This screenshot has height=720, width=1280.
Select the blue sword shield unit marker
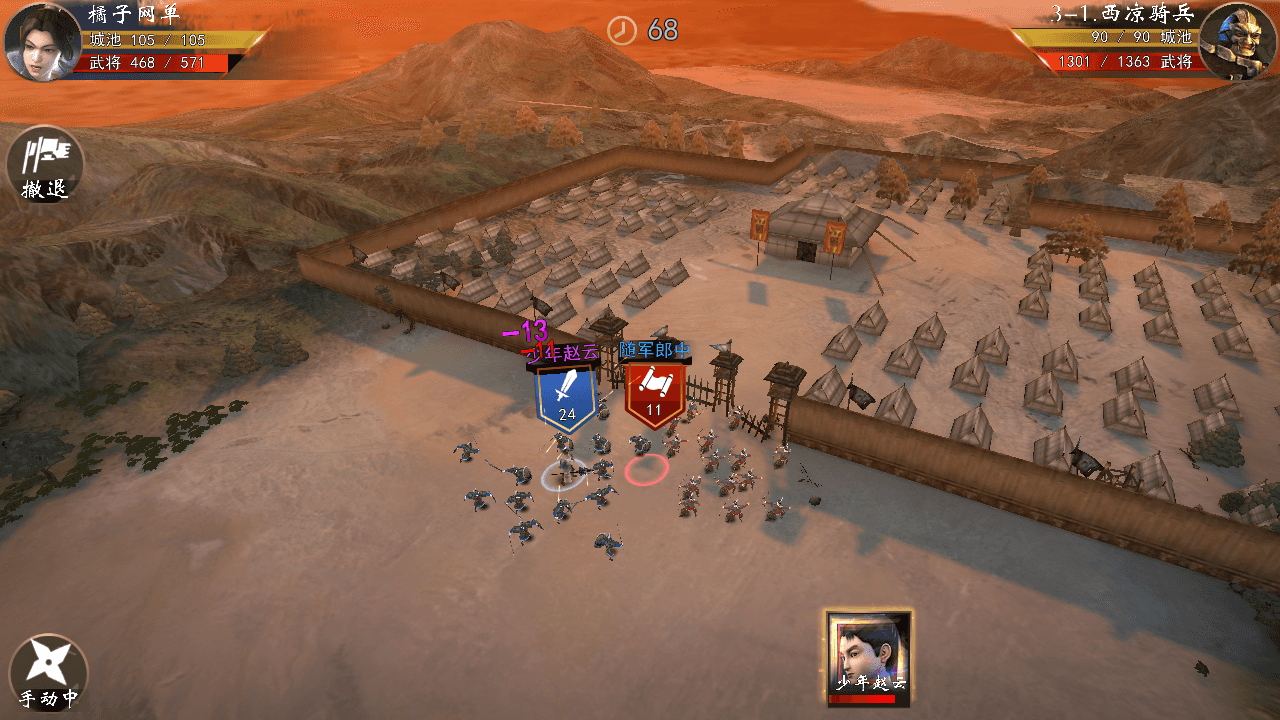coord(567,396)
